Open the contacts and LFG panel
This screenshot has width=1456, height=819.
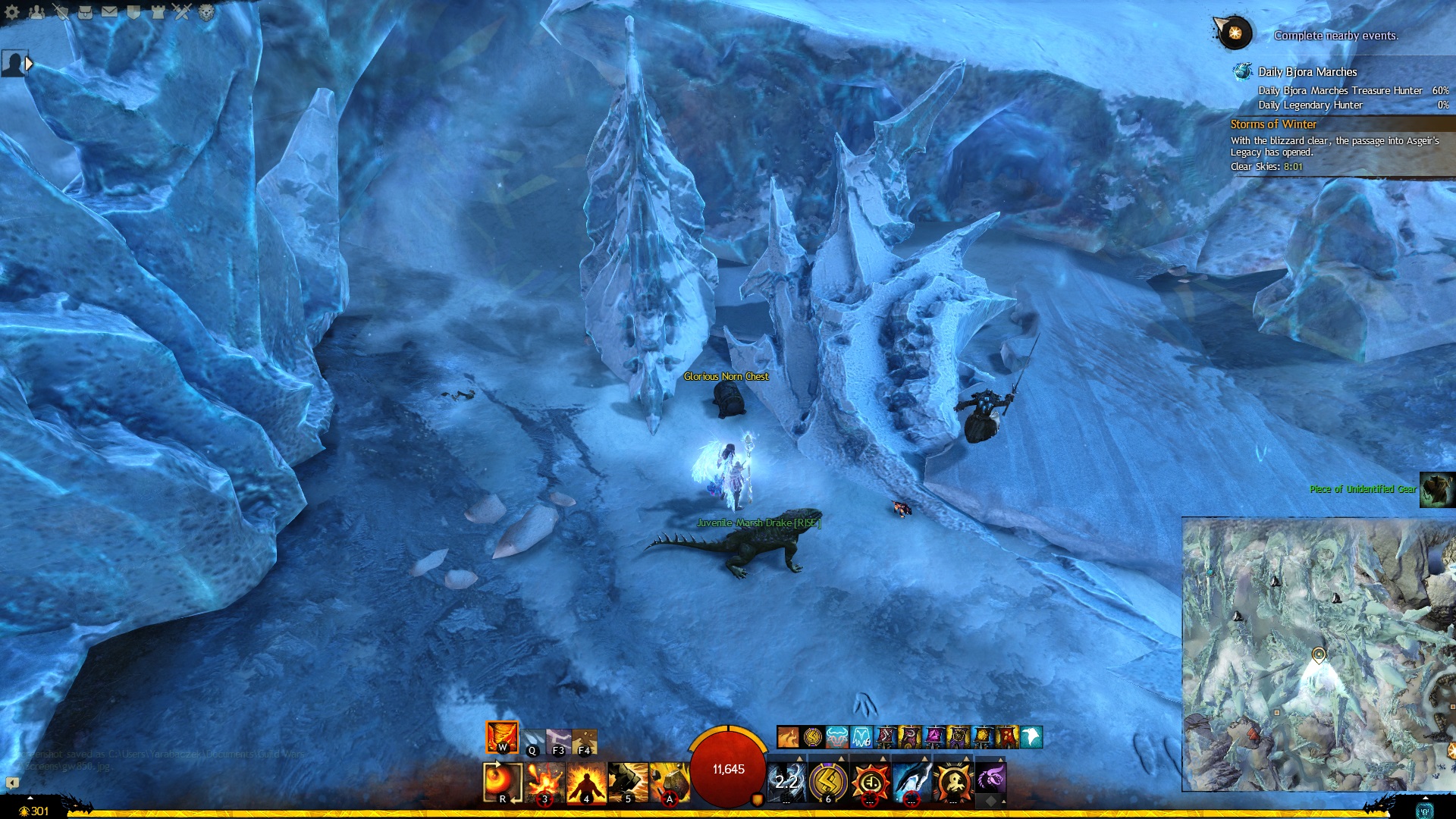(36, 11)
